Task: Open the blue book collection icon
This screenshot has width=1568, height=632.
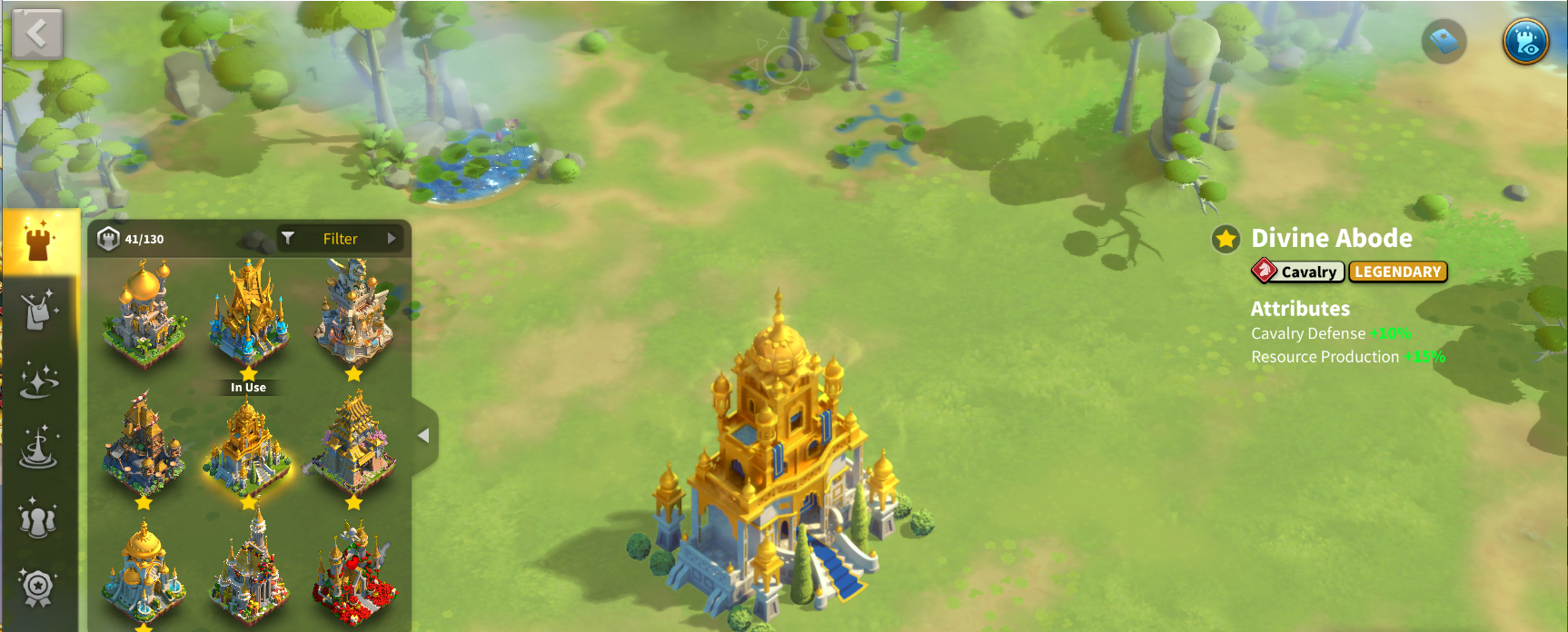Action: click(x=1444, y=41)
